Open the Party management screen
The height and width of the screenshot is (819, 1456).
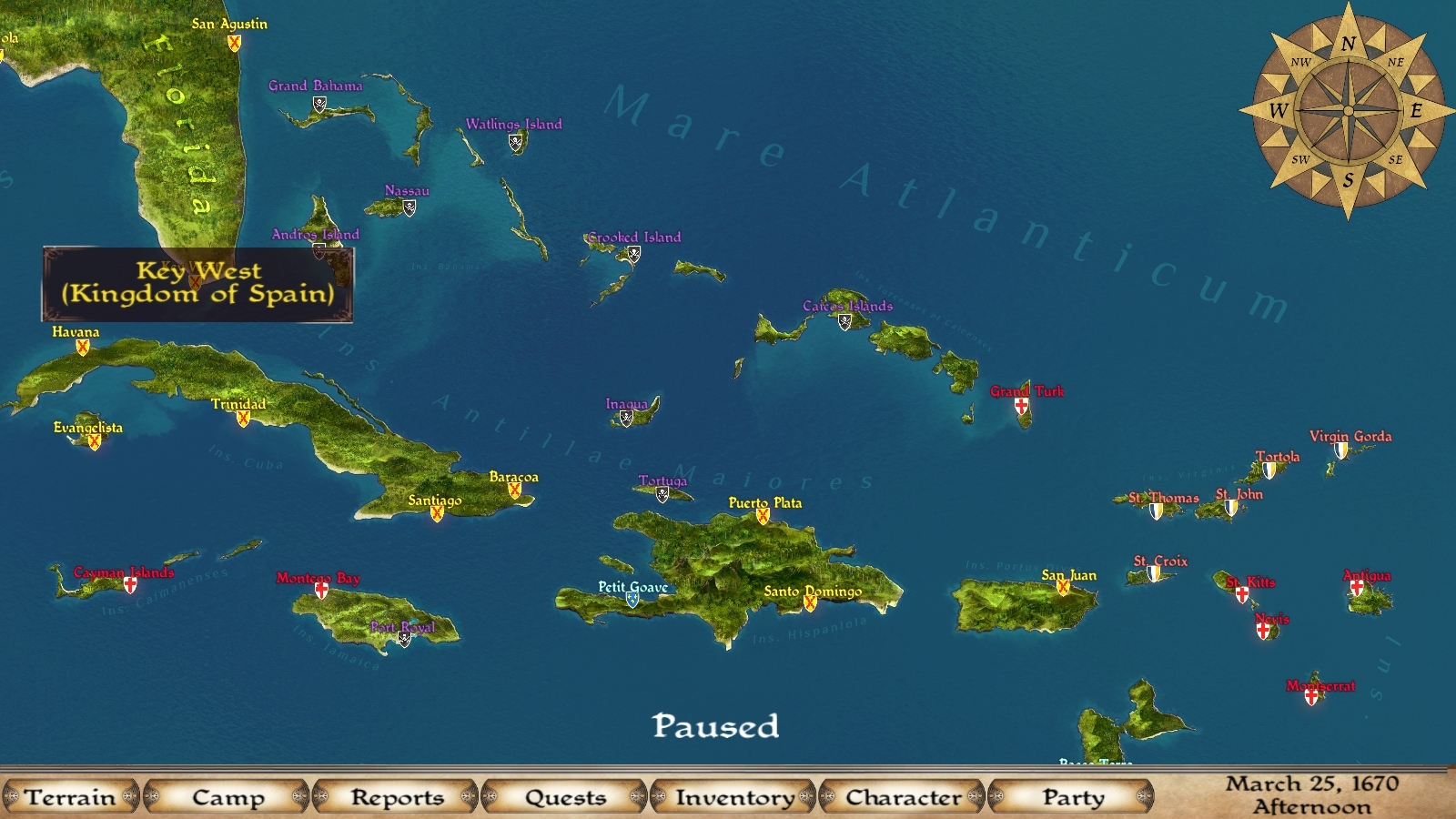tap(1076, 797)
